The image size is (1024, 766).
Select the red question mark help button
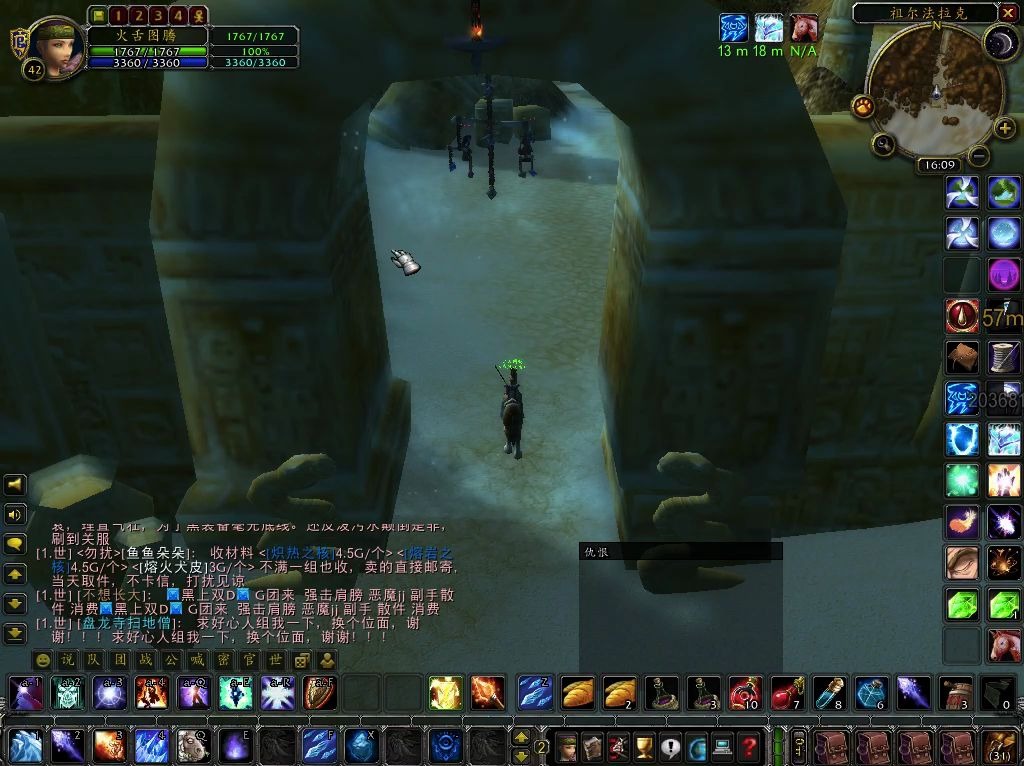(x=748, y=745)
